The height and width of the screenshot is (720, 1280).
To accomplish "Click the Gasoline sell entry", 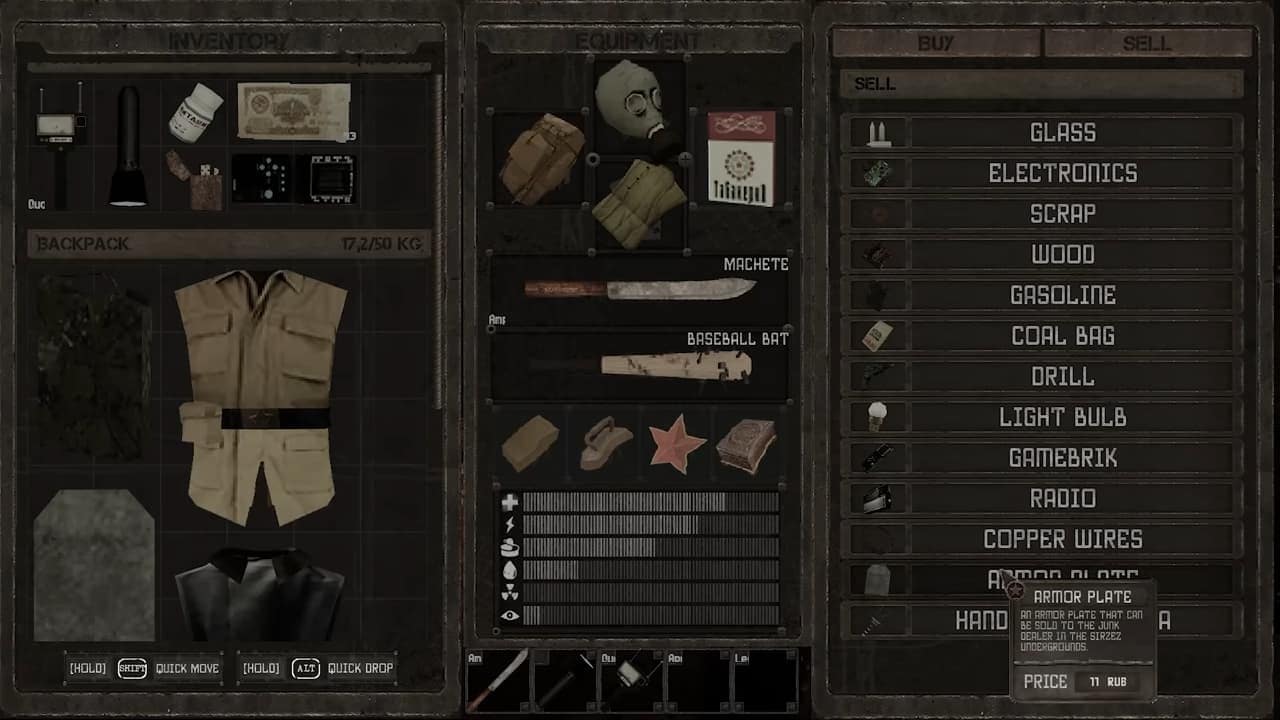I will point(1062,295).
